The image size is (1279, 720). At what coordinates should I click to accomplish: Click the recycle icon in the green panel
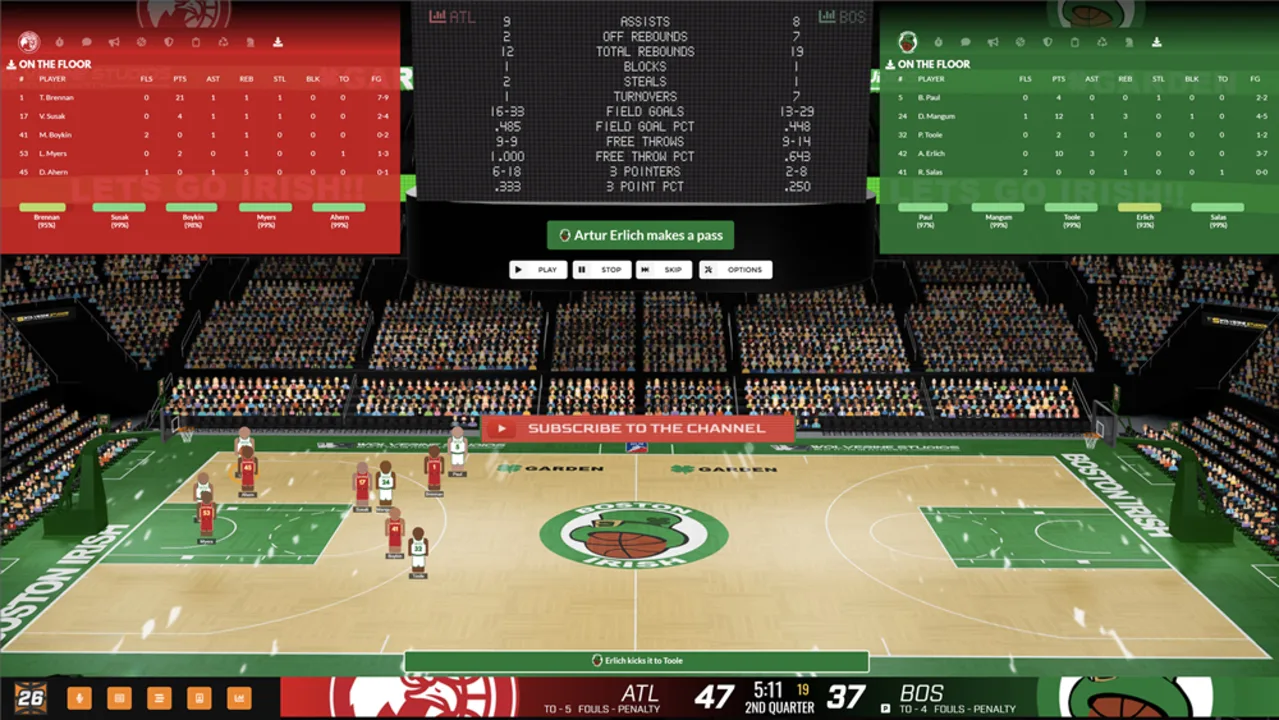point(1102,42)
